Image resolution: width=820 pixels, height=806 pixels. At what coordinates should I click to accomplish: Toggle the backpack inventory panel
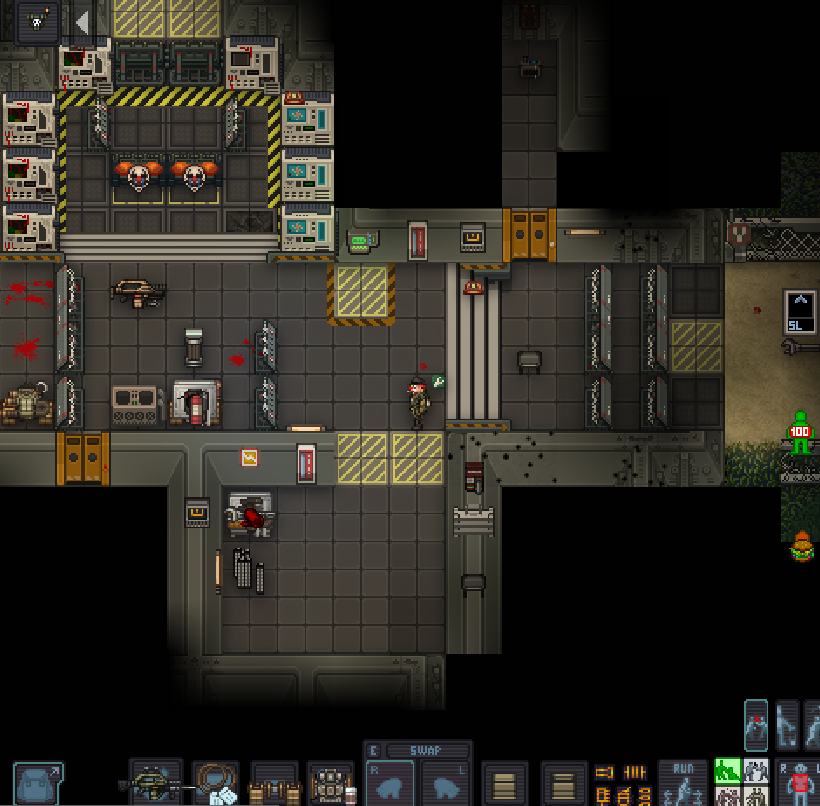tap(37, 783)
